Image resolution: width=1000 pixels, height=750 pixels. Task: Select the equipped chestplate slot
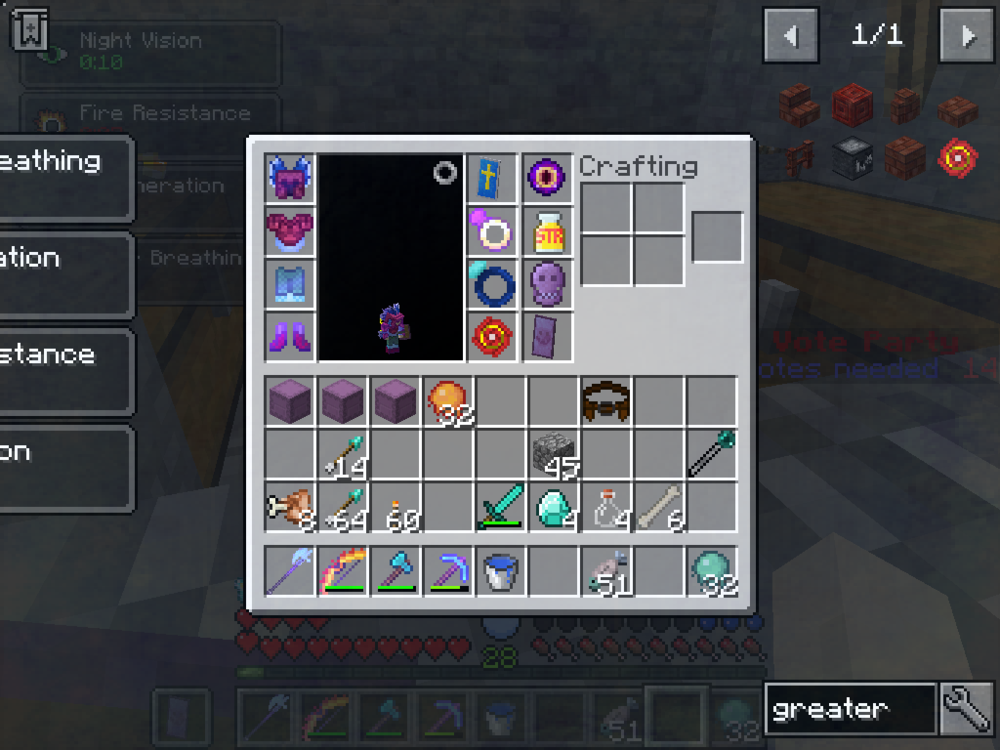coord(291,232)
